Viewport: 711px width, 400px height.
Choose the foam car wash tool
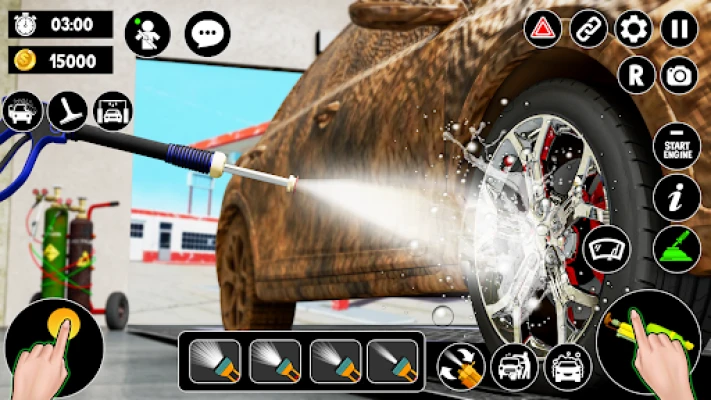[x=22, y=110]
